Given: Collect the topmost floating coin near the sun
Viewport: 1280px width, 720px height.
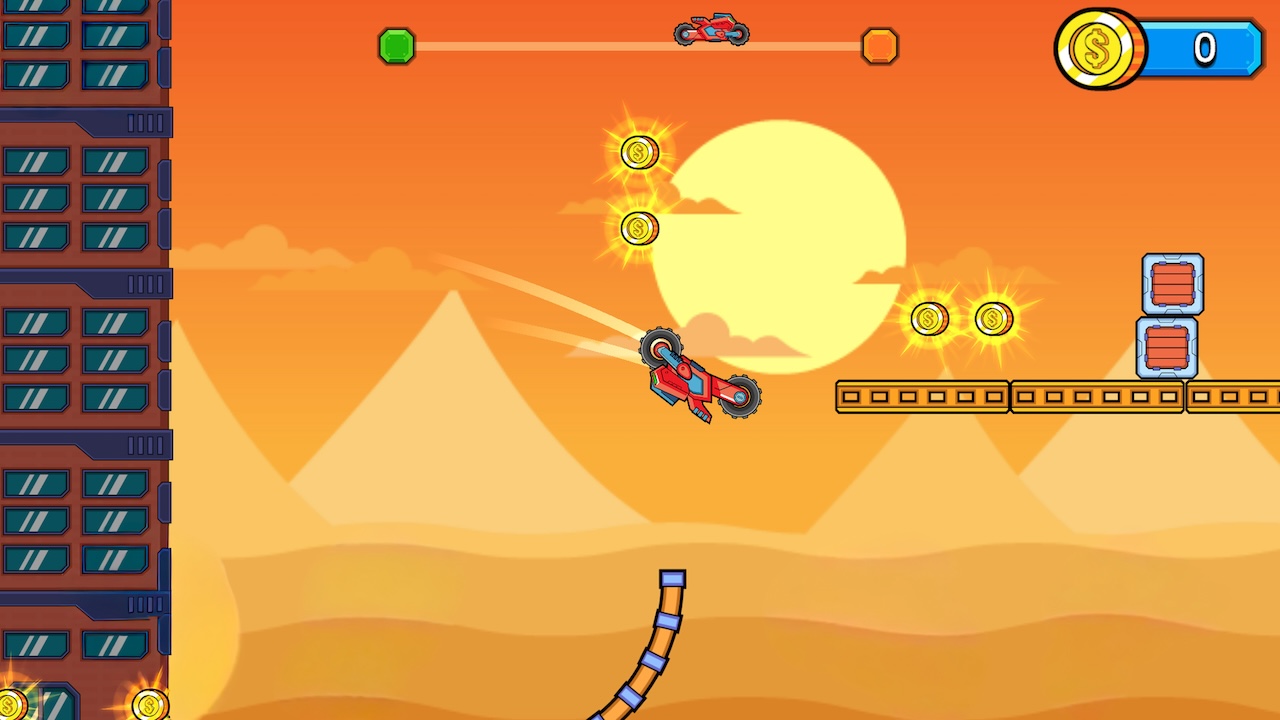Looking at the screenshot, I should (638, 154).
